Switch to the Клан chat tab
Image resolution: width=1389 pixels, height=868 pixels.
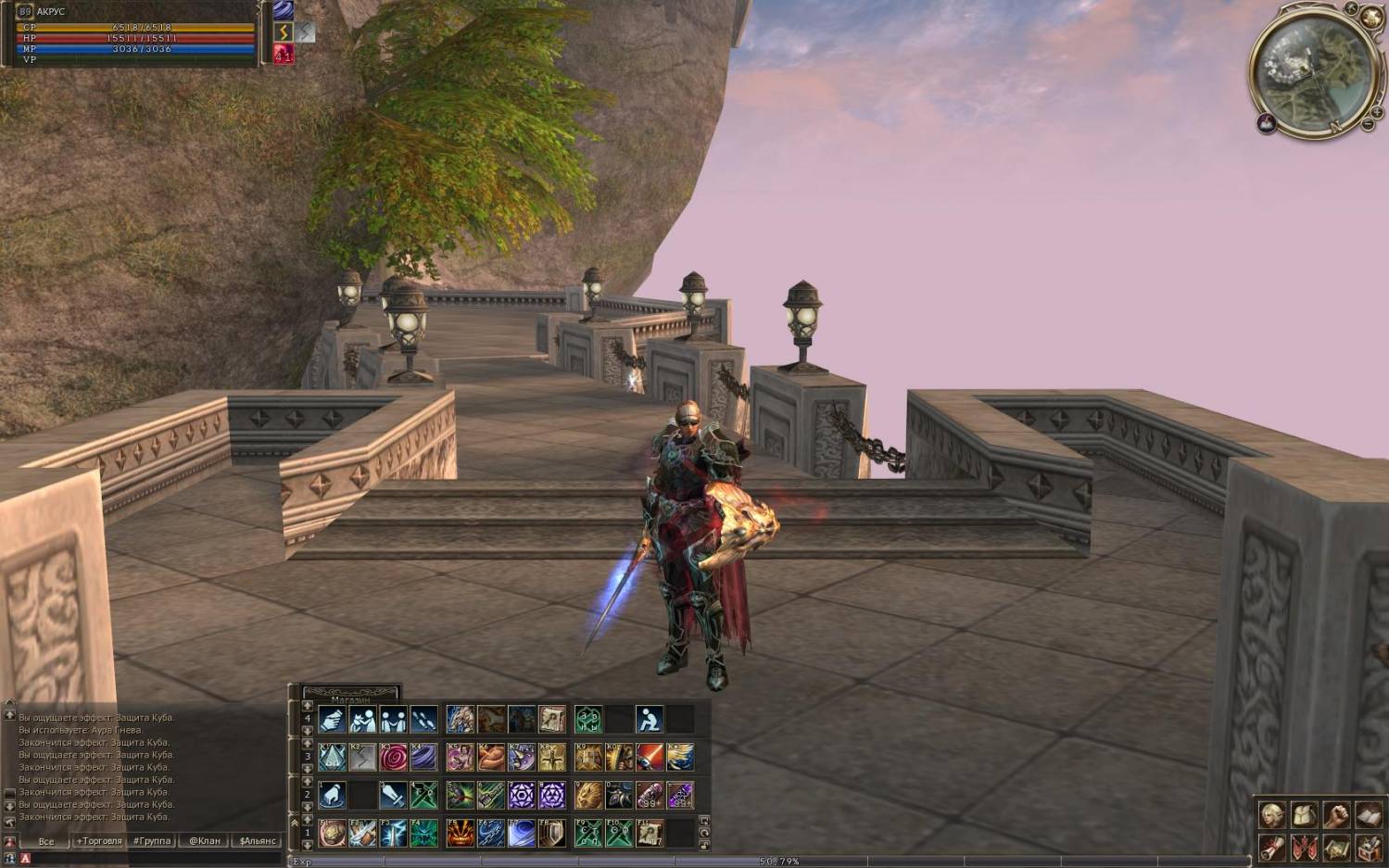tap(205, 841)
